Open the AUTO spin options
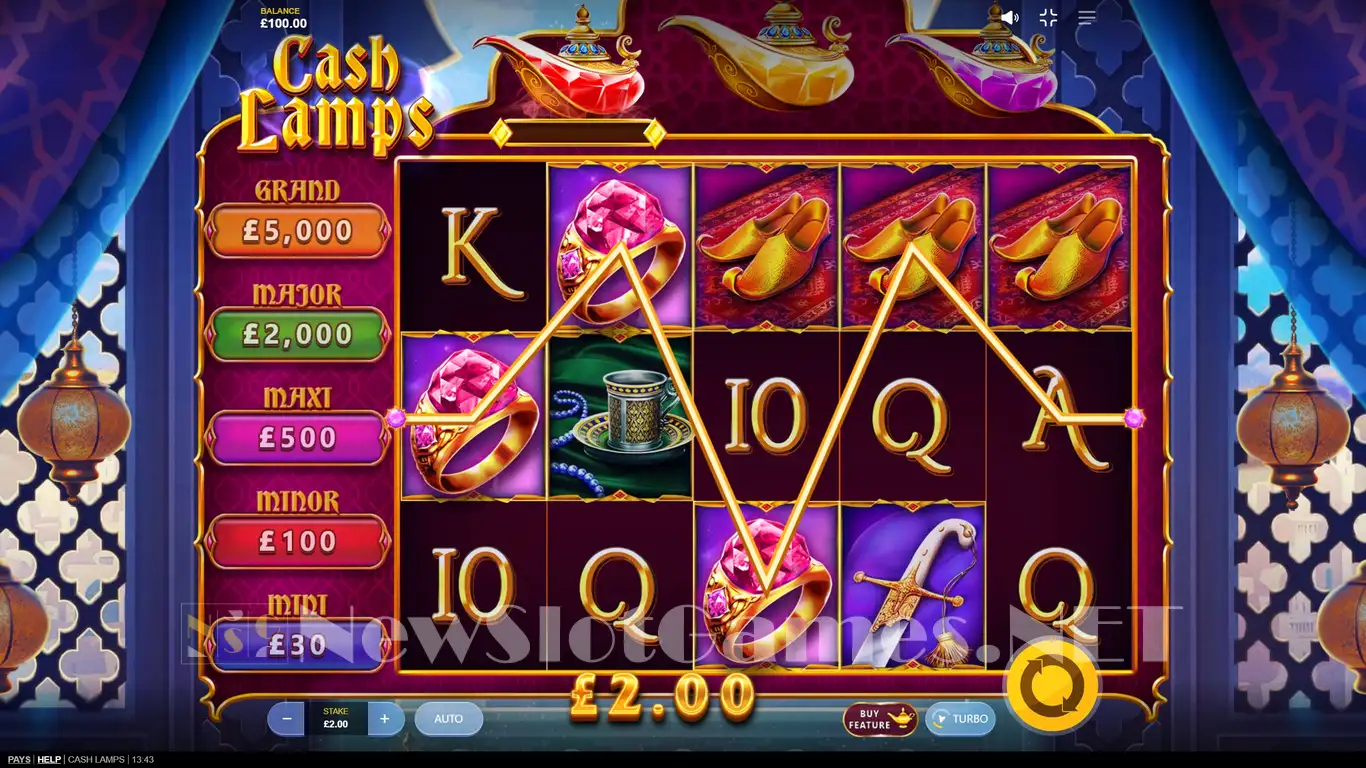 [448, 718]
